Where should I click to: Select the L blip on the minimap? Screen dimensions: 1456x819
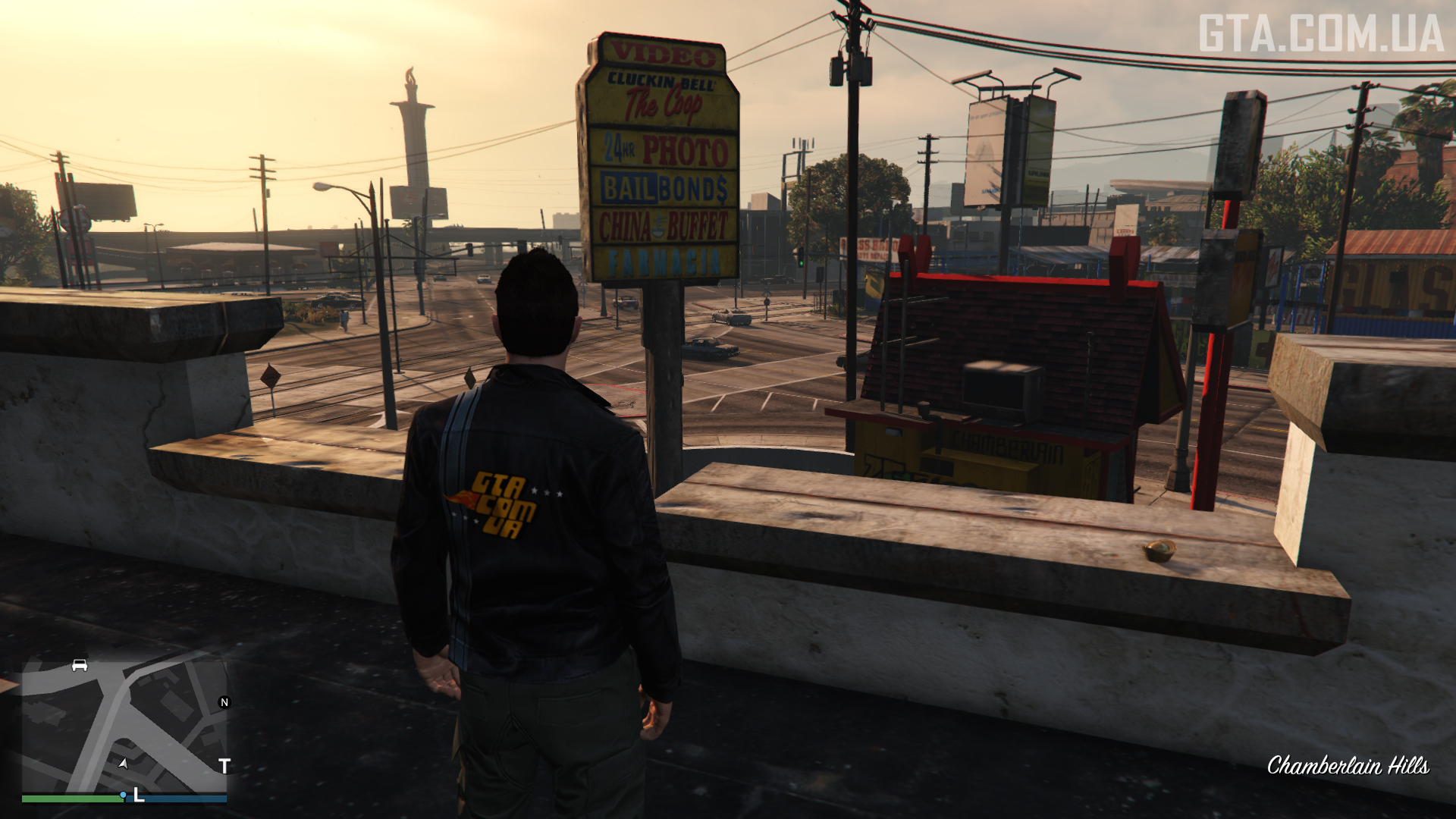click(x=139, y=795)
